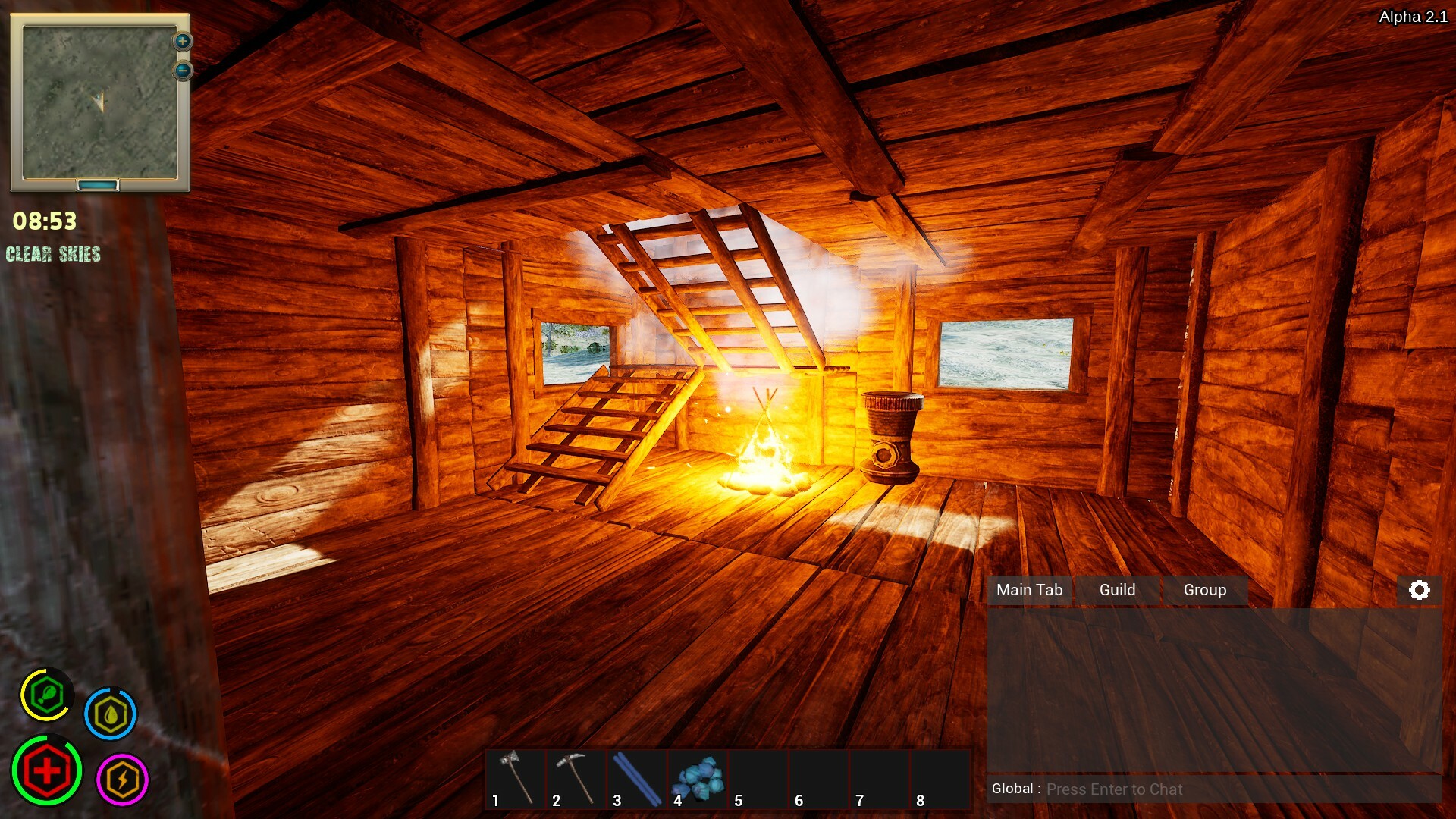Image resolution: width=1456 pixels, height=819 pixels.
Task: Switch to the Group chat tab
Action: click(1204, 590)
